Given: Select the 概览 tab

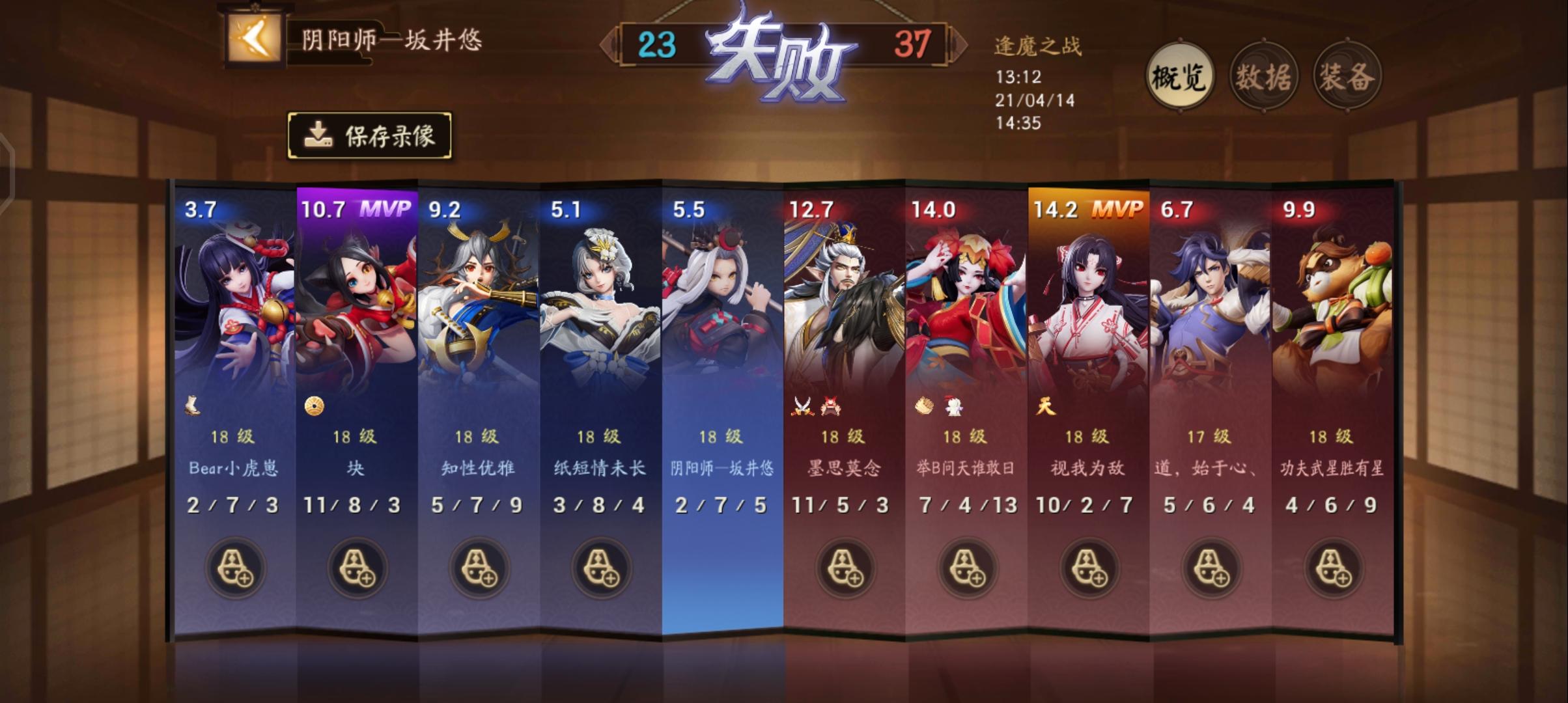Looking at the screenshot, I should (1179, 76).
